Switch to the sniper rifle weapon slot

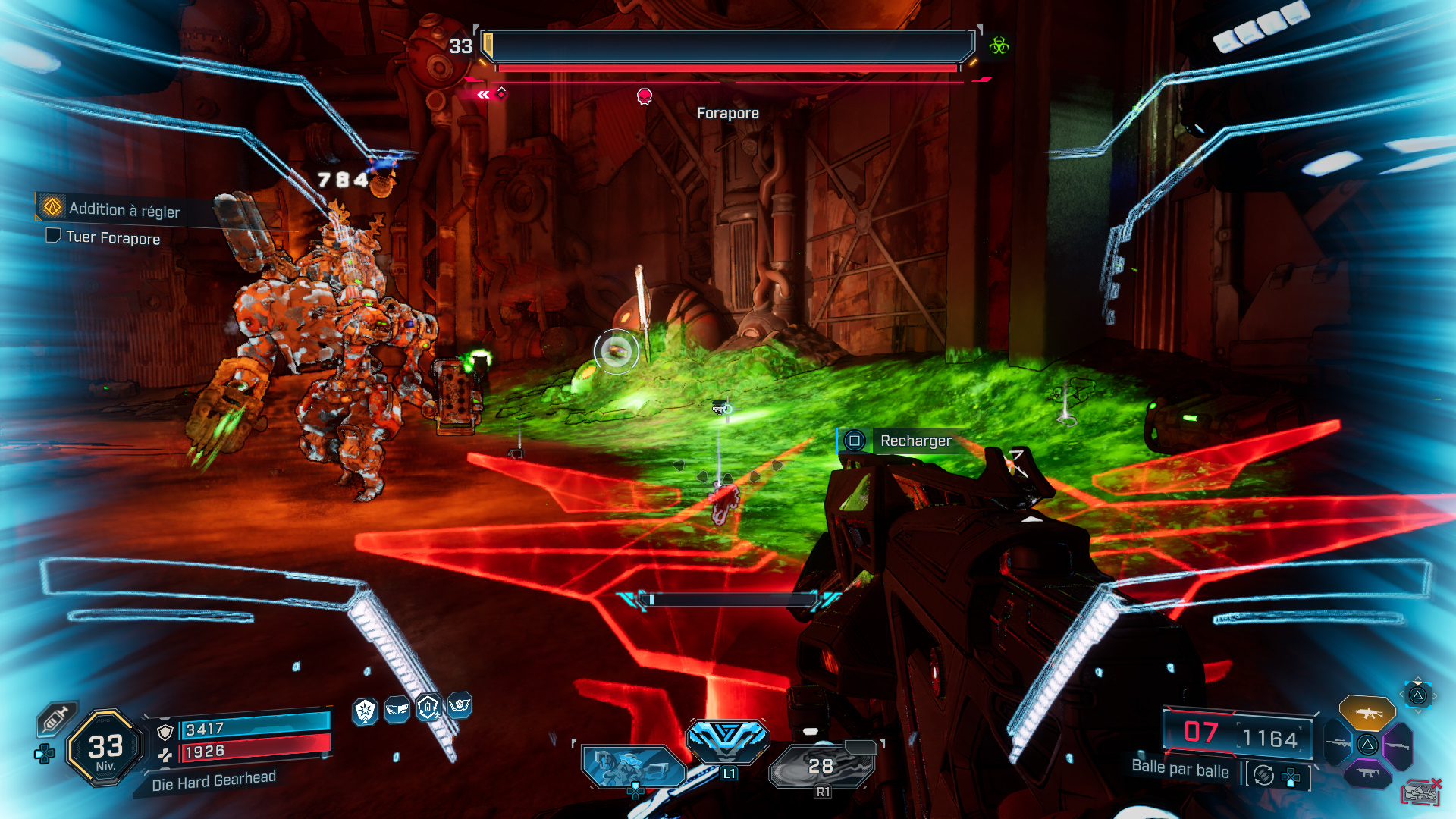pyautogui.click(x=1338, y=743)
